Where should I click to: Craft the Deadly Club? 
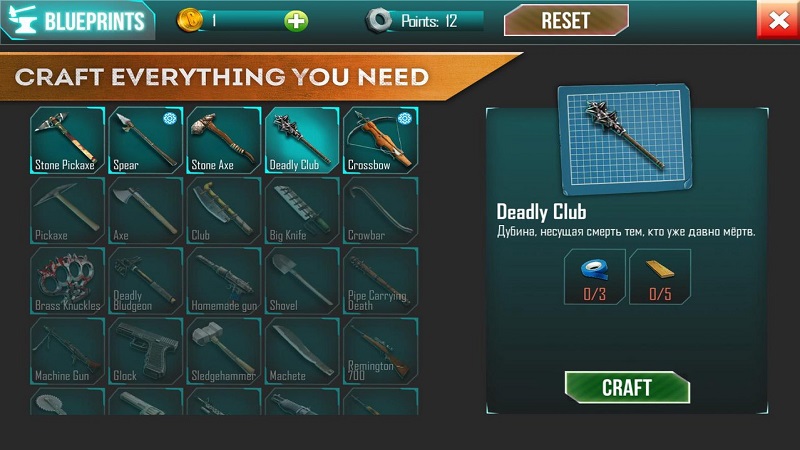tap(627, 387)
